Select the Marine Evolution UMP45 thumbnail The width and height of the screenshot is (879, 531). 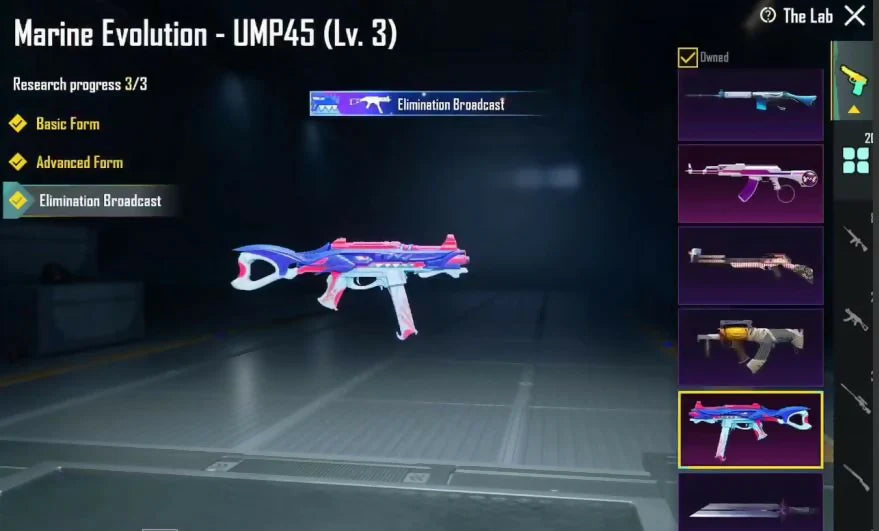pyautogui.click(x=750, y=429)
